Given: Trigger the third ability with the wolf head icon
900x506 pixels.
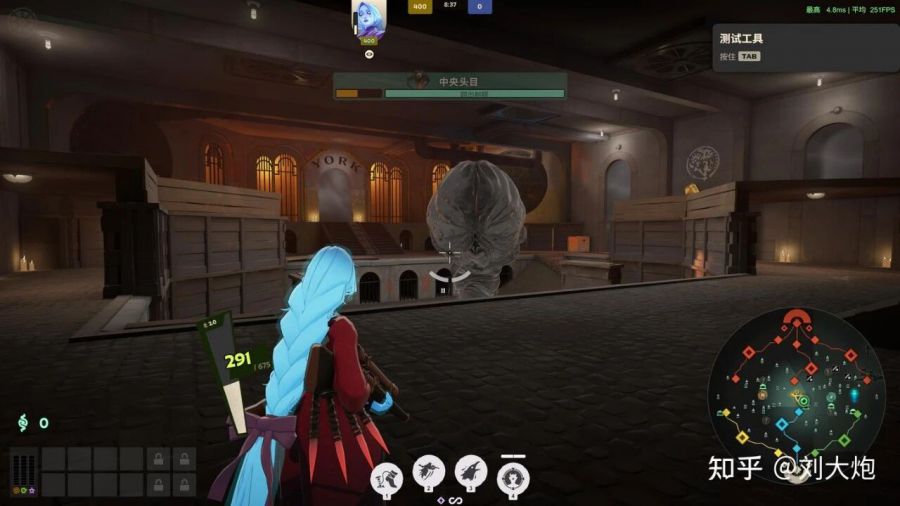Looking at the screenshot, I should point(471,472).
